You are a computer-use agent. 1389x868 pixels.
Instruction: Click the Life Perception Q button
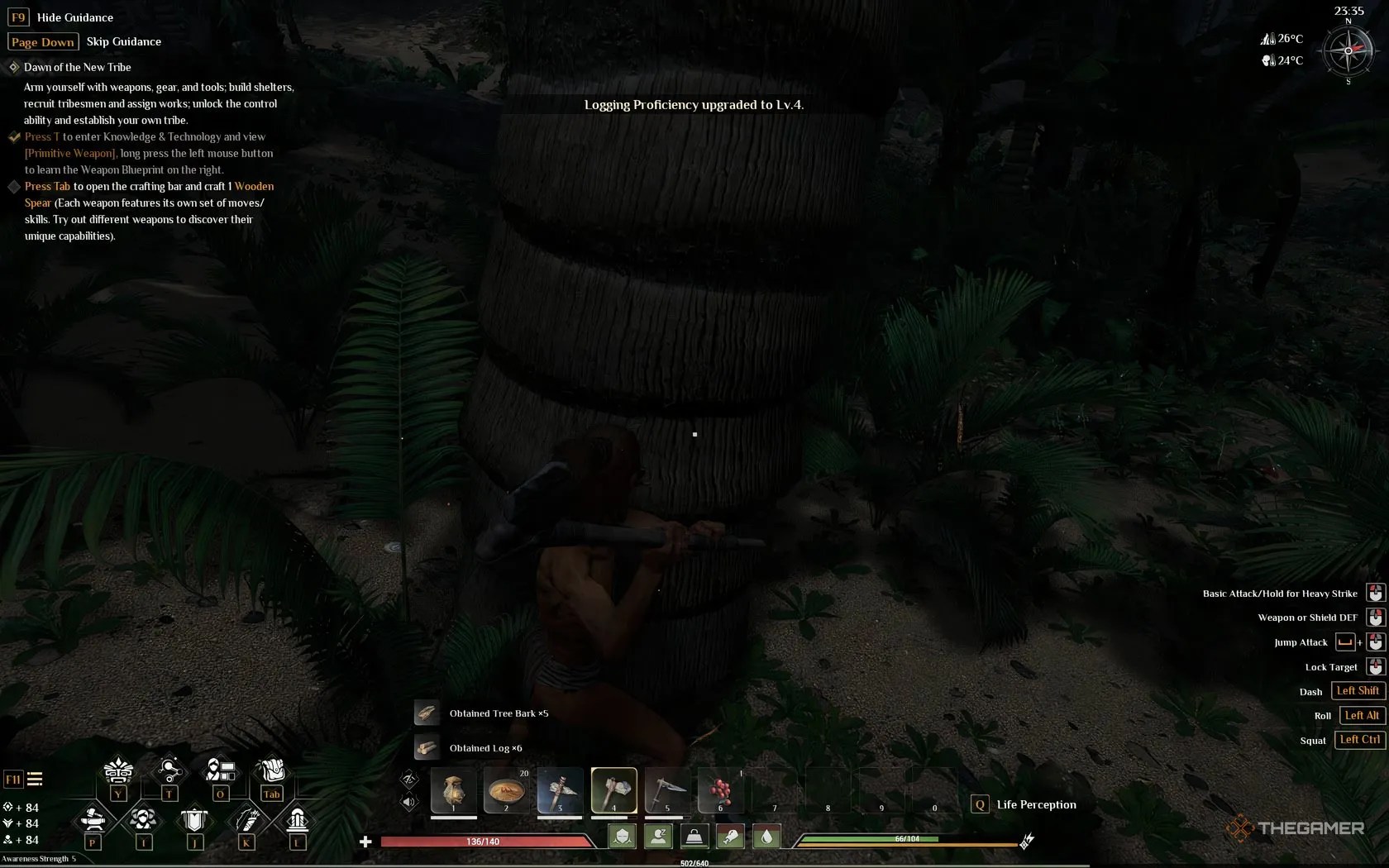click(x=980, y=804)
